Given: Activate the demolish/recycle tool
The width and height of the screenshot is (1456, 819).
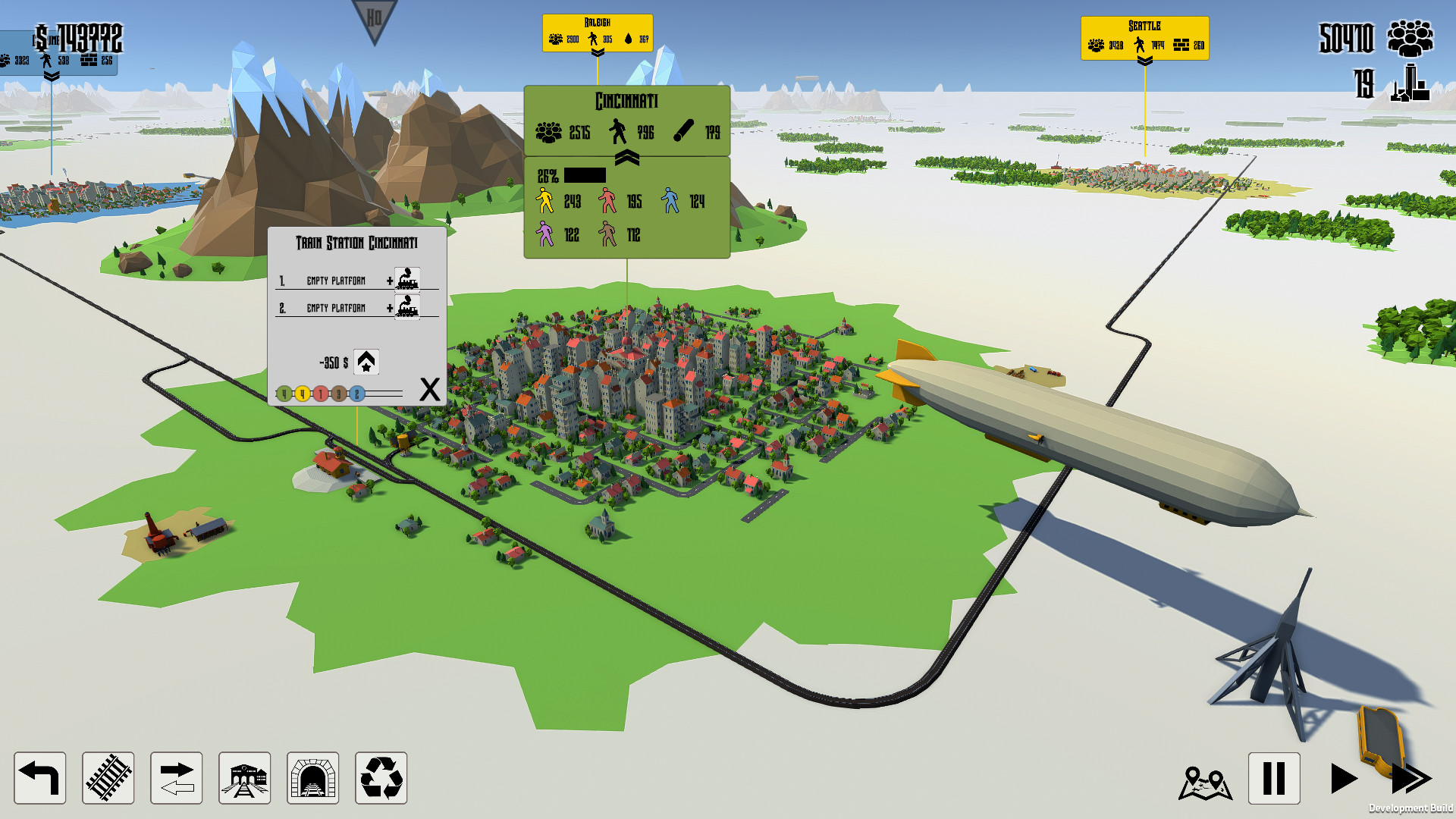Looking at the screenshot, I should click(x=383, y=779).
